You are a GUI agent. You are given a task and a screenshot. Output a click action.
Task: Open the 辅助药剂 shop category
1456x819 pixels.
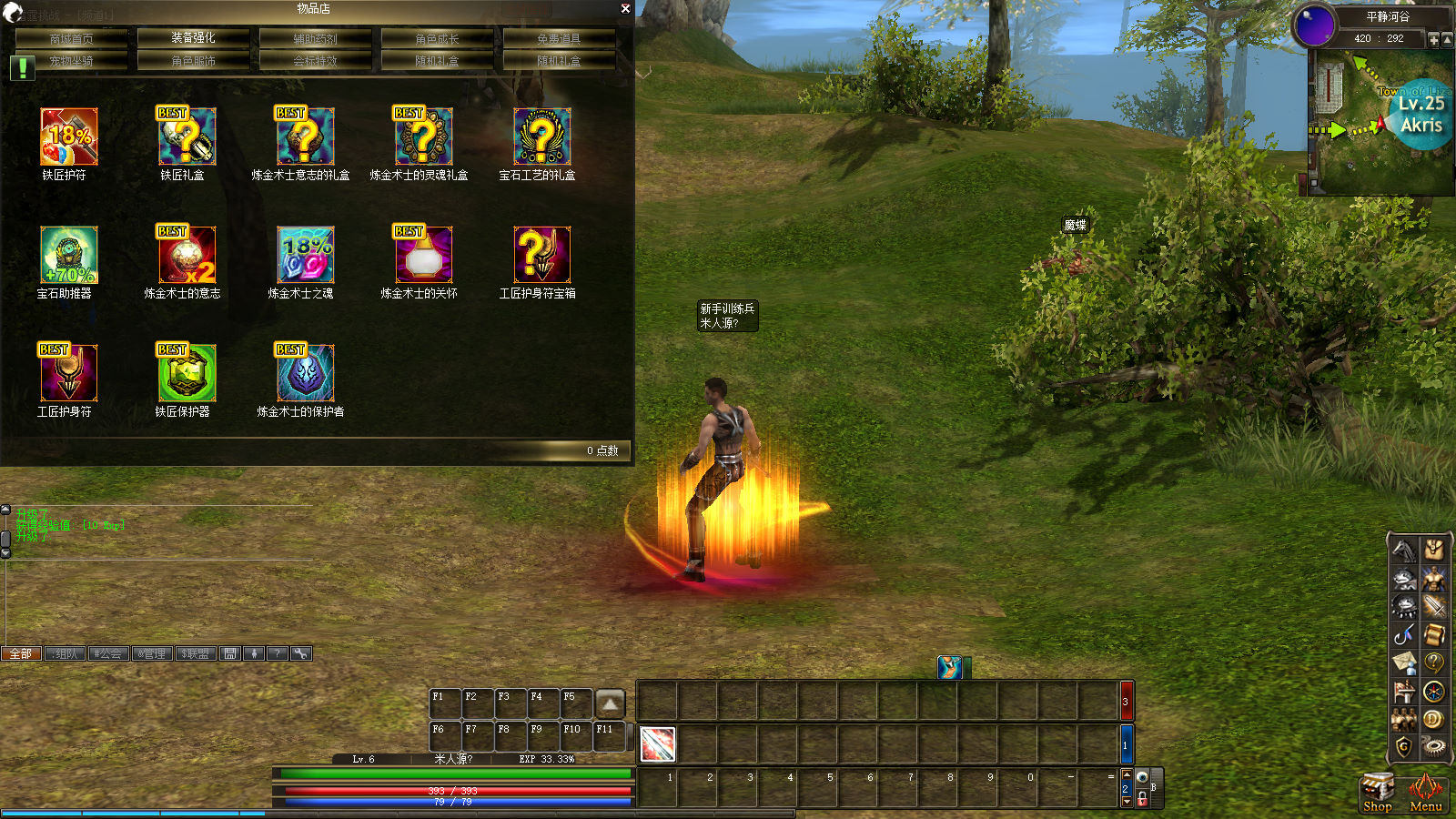coord(315,38)
